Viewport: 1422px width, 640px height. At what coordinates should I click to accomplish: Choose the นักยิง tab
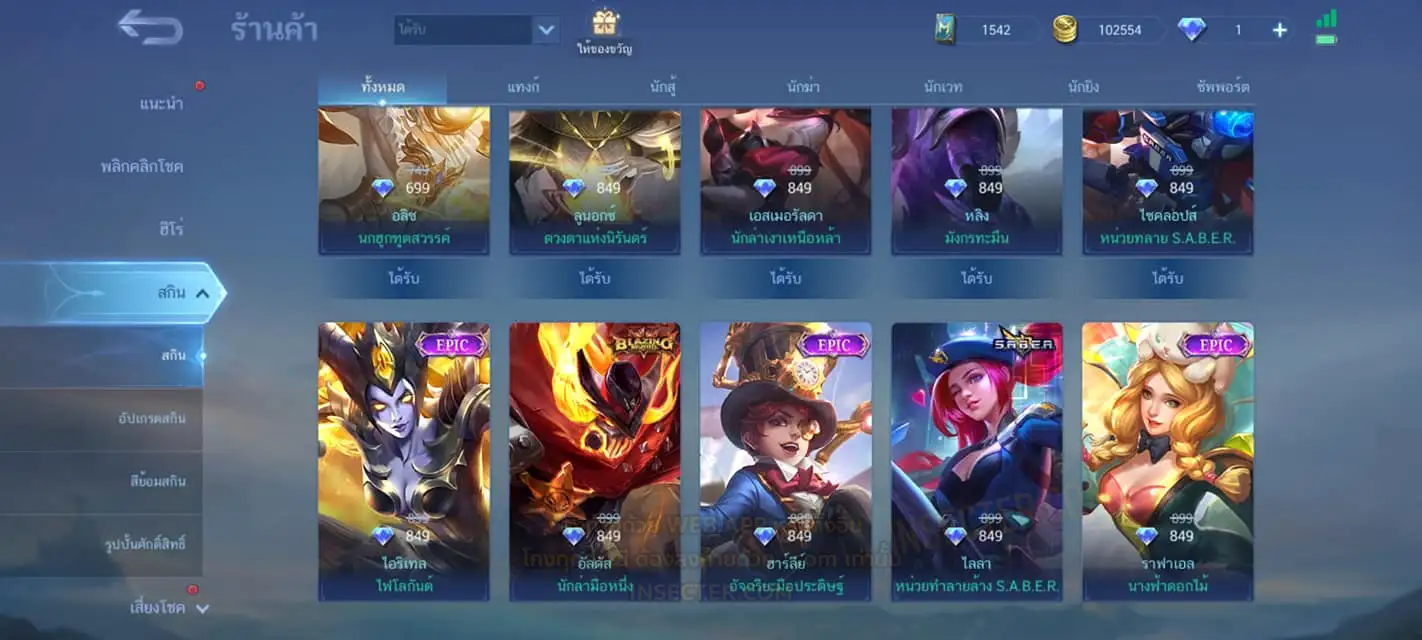click(1083, 87)
